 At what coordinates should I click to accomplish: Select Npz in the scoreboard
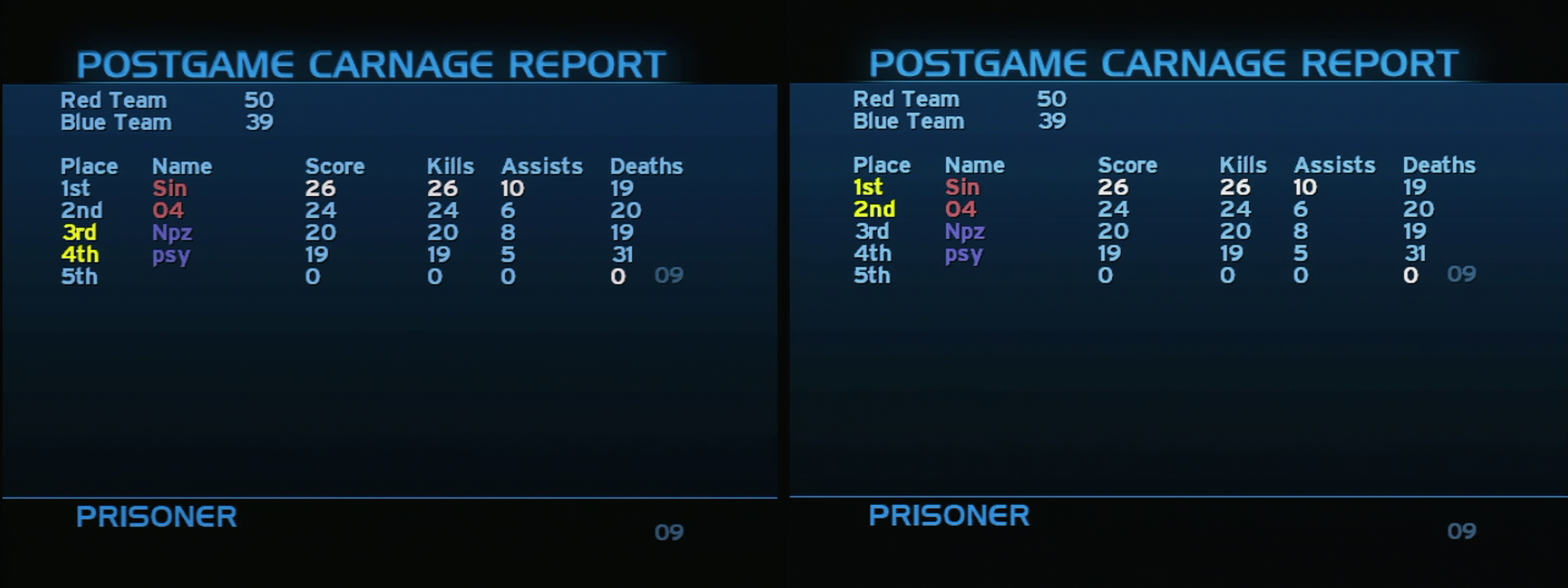click(x=174, y=233)
